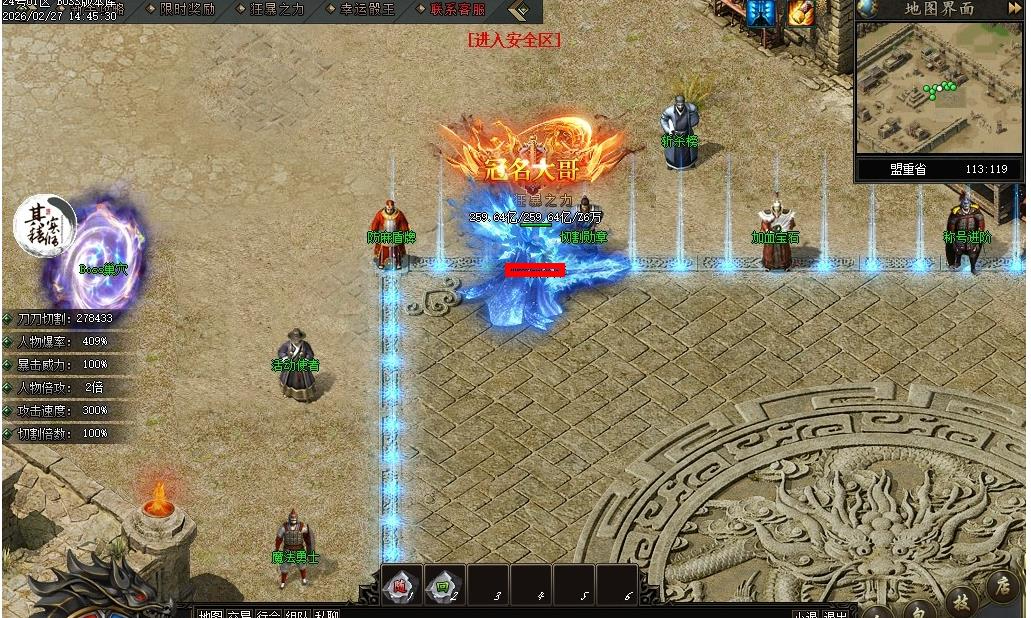
Task: Toggle the minimap panel with the double arrow
Action: tap(1014, 8)
